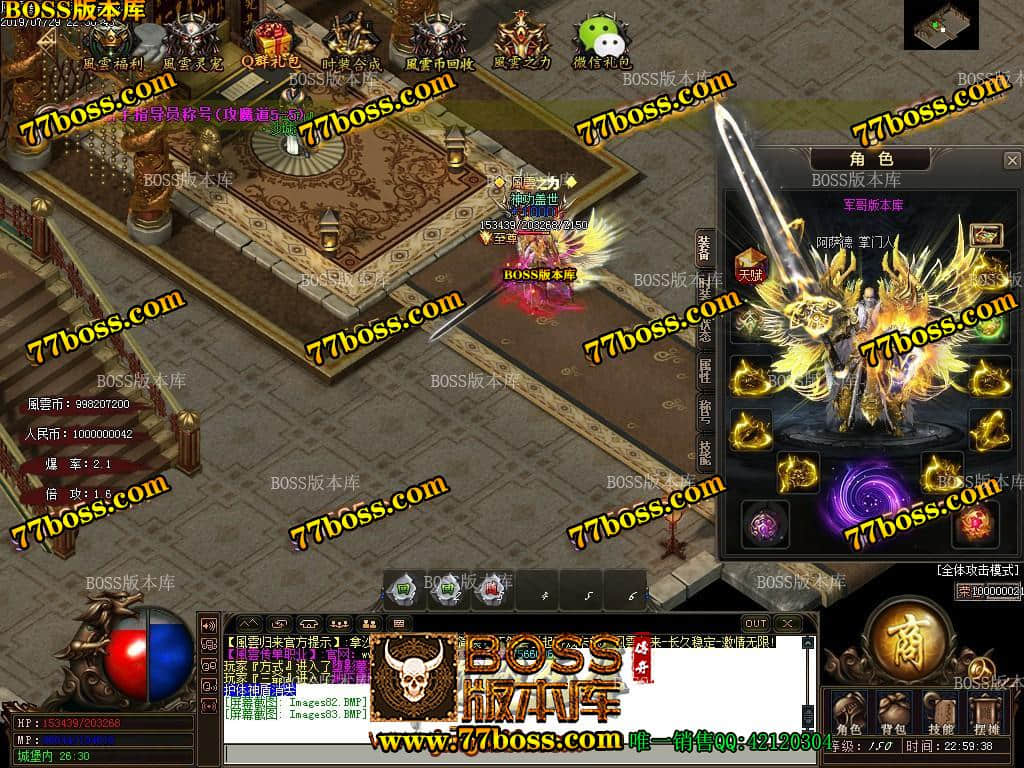Viewport: 1024px width, 768px height.
Task: Open the treasure chest icon in character panel
Action: pyautogui.click(x=986, y=236)
